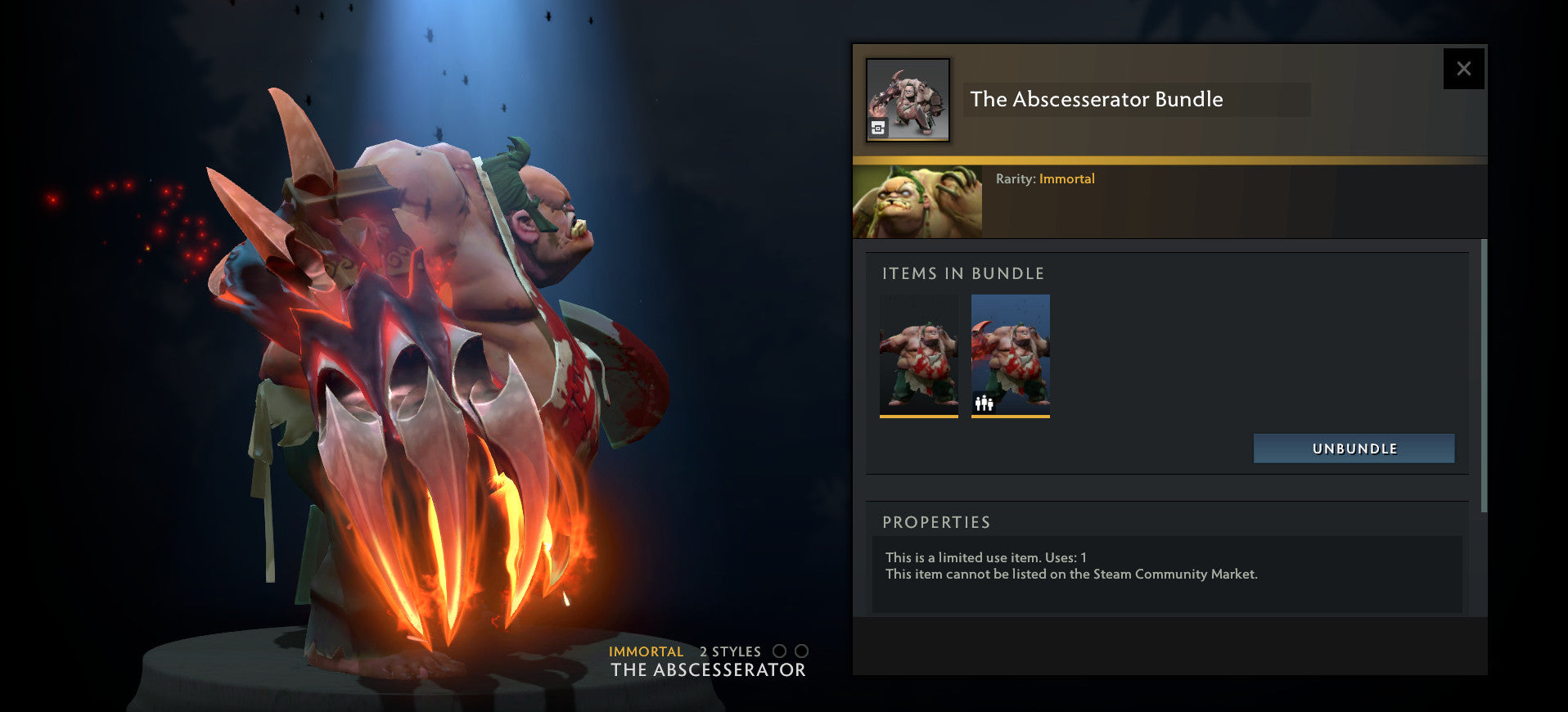The image size is (1568, 712).
Task: Open the first item in the bundle
Action: point(918,355)
